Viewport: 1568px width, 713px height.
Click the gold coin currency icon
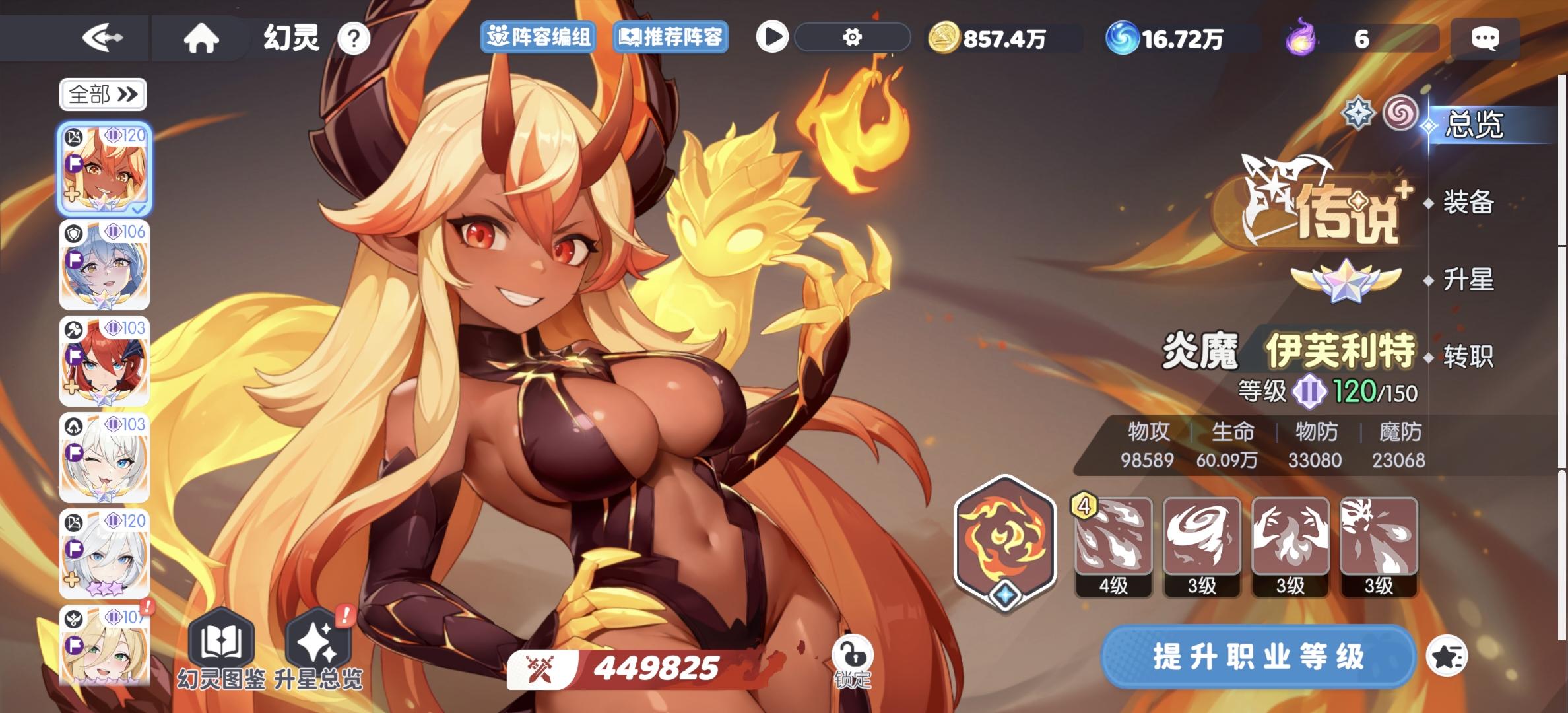(x=945, y=38)
